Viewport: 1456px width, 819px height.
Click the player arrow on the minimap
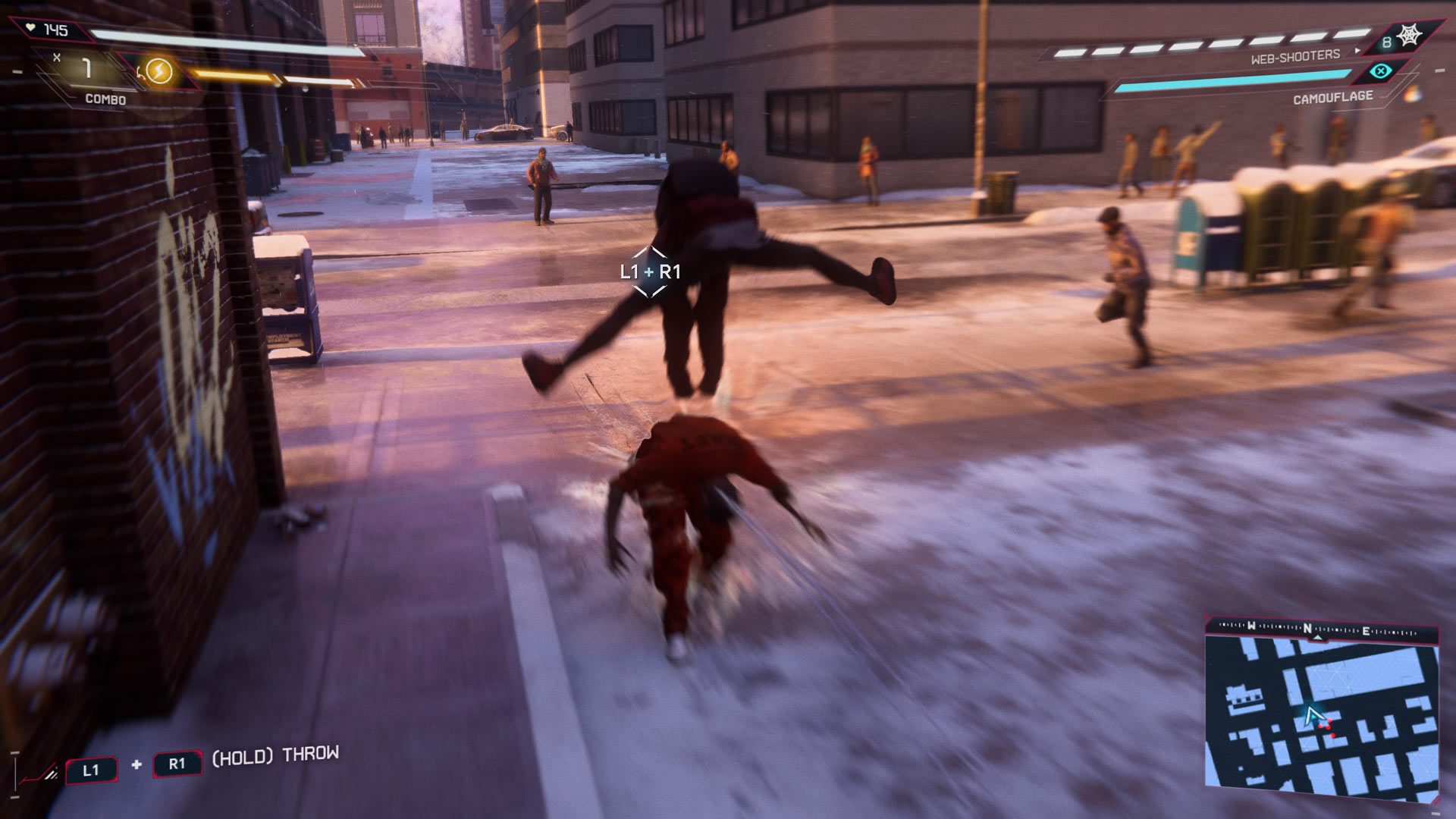click(1313, 716)
